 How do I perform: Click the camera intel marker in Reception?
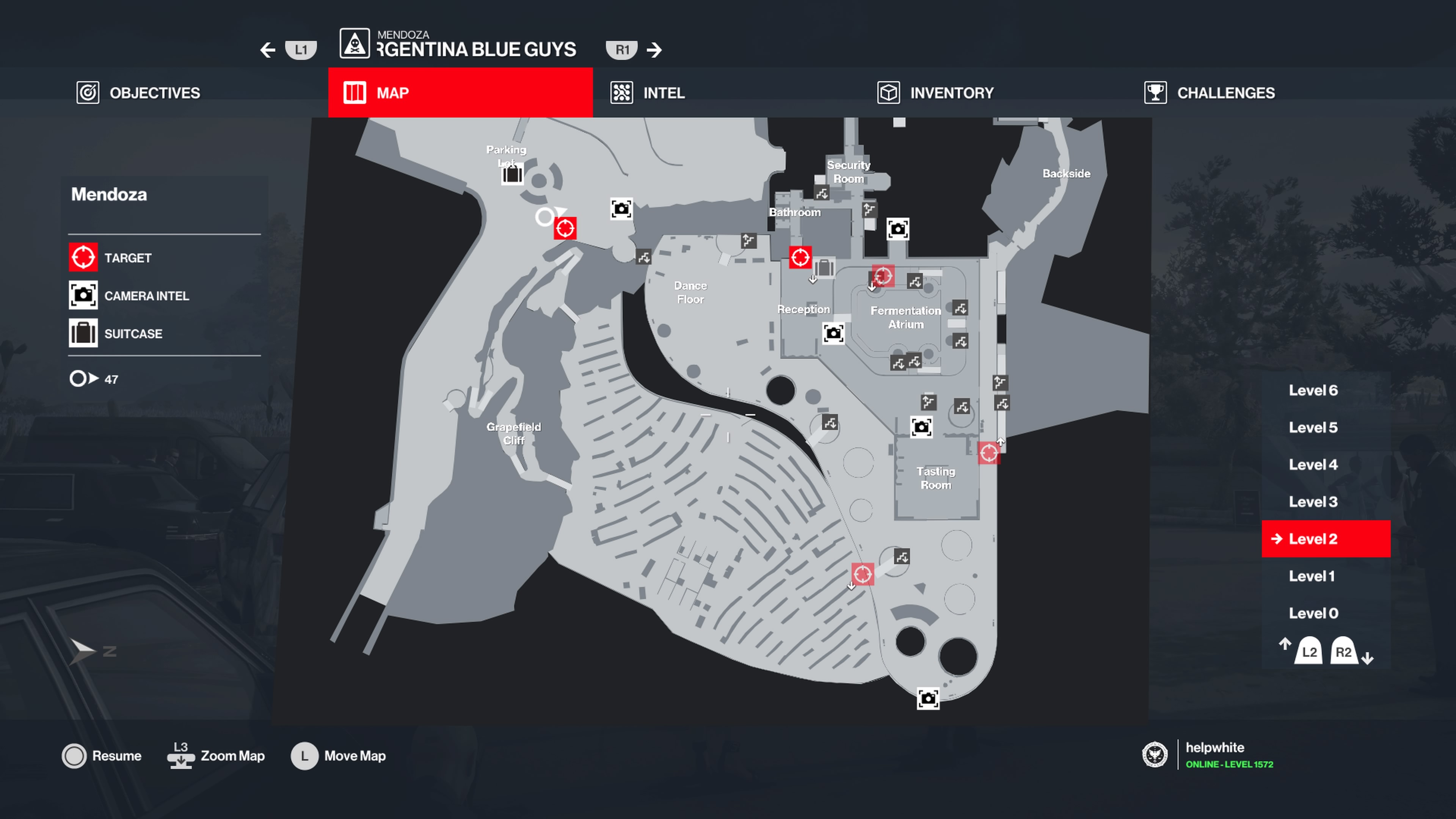[x=833, y=334]
